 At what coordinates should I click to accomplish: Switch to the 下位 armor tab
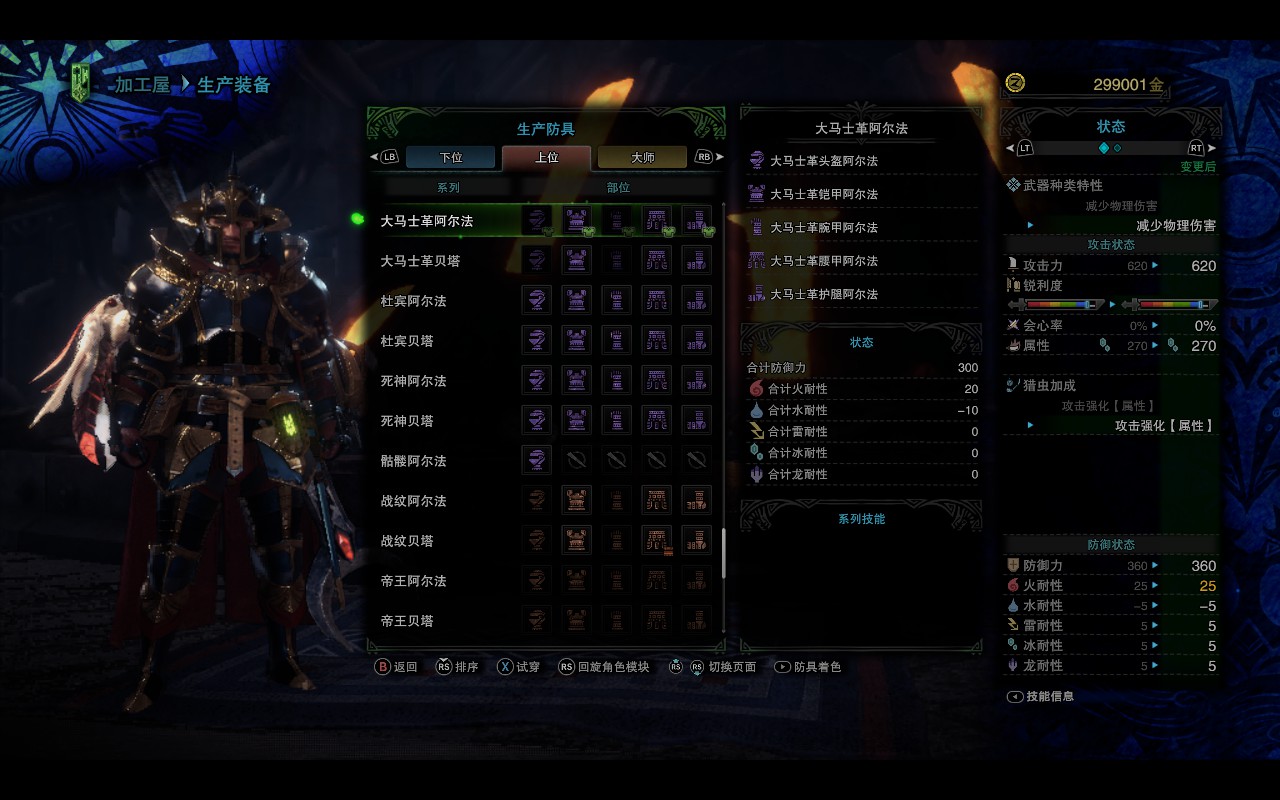[450, 157]
